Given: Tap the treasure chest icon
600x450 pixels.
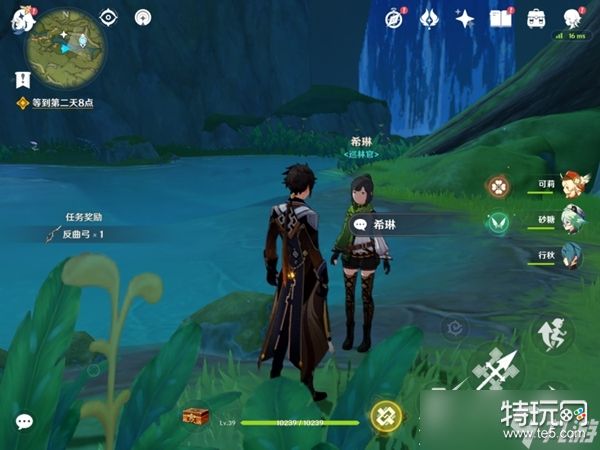Looking at the screenshot, I should pos(196,416).
